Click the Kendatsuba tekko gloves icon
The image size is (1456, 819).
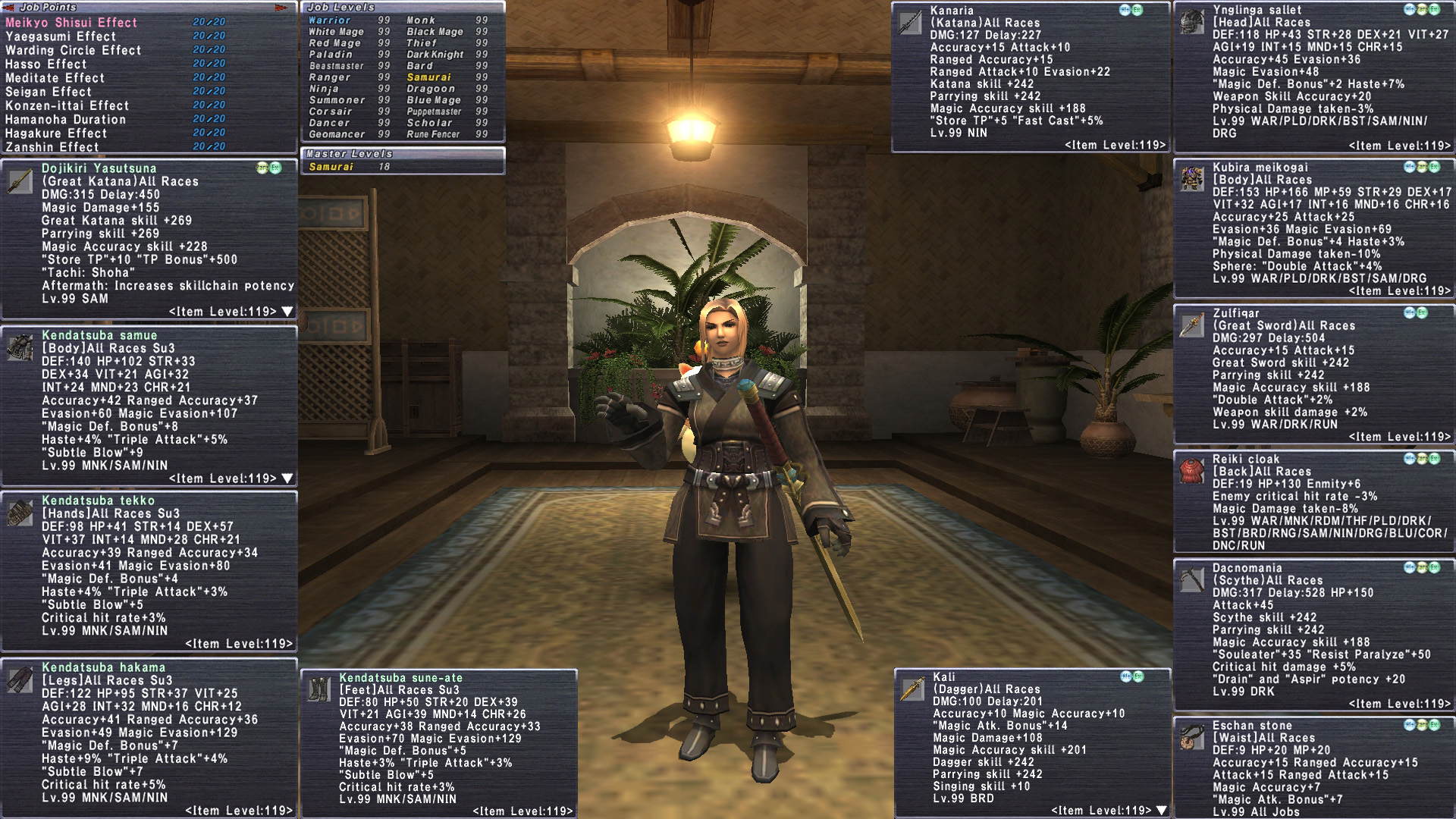coord(20,513)
